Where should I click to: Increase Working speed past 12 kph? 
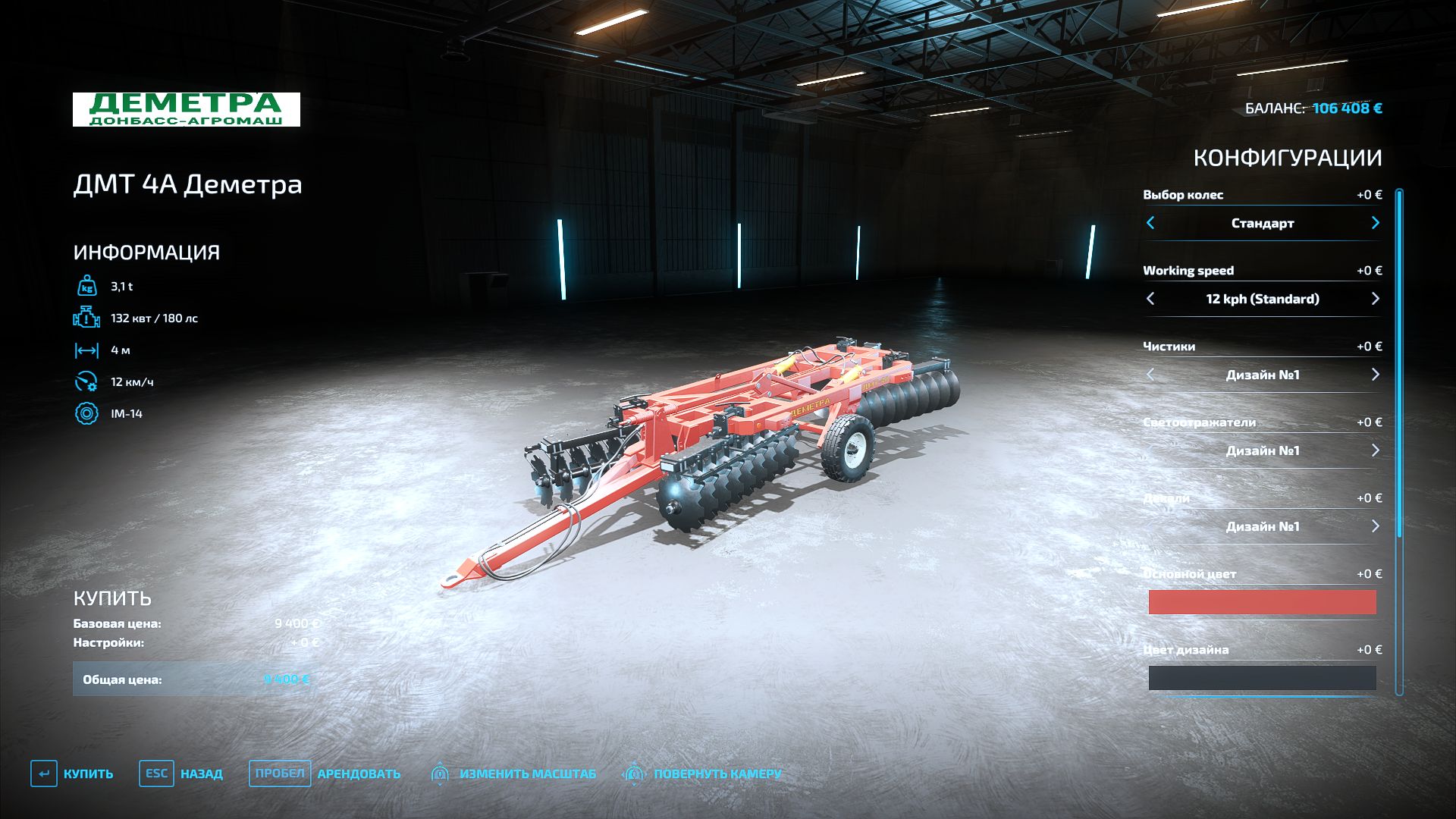[x=1375, y=299]
